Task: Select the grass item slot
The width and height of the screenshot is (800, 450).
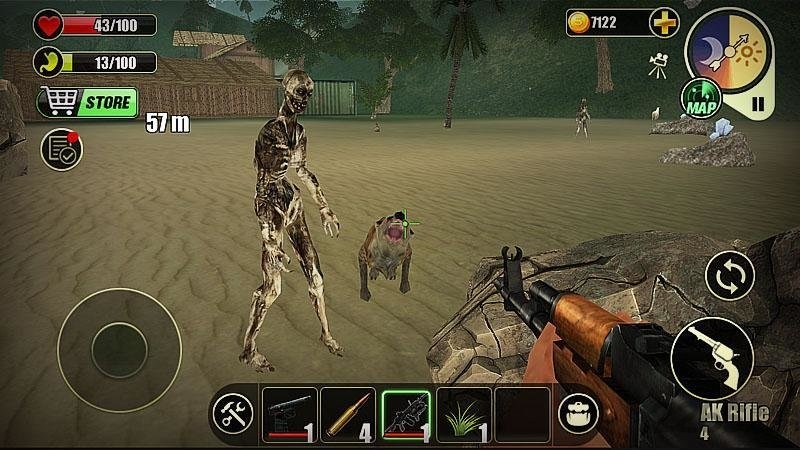Action: [464, 414]
